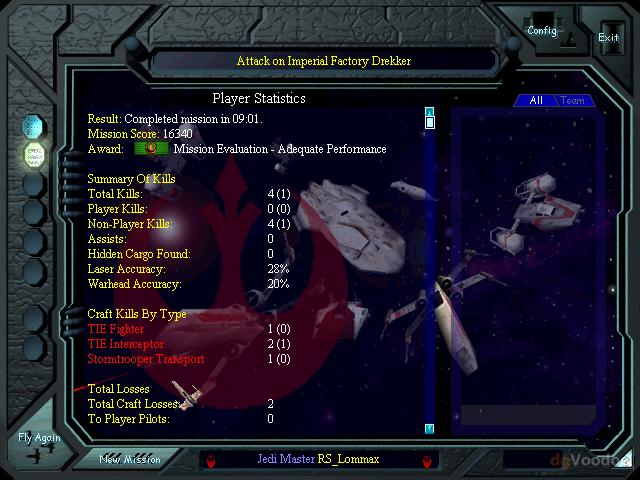
Task: Select the lit blue octagon button
Action: (34, 125)
